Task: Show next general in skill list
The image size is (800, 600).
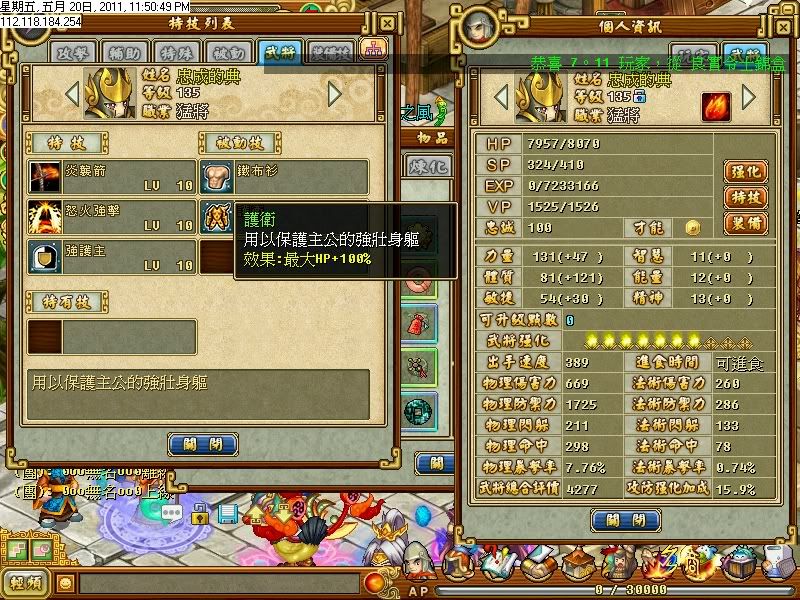Action: click(x=335, y=94)
